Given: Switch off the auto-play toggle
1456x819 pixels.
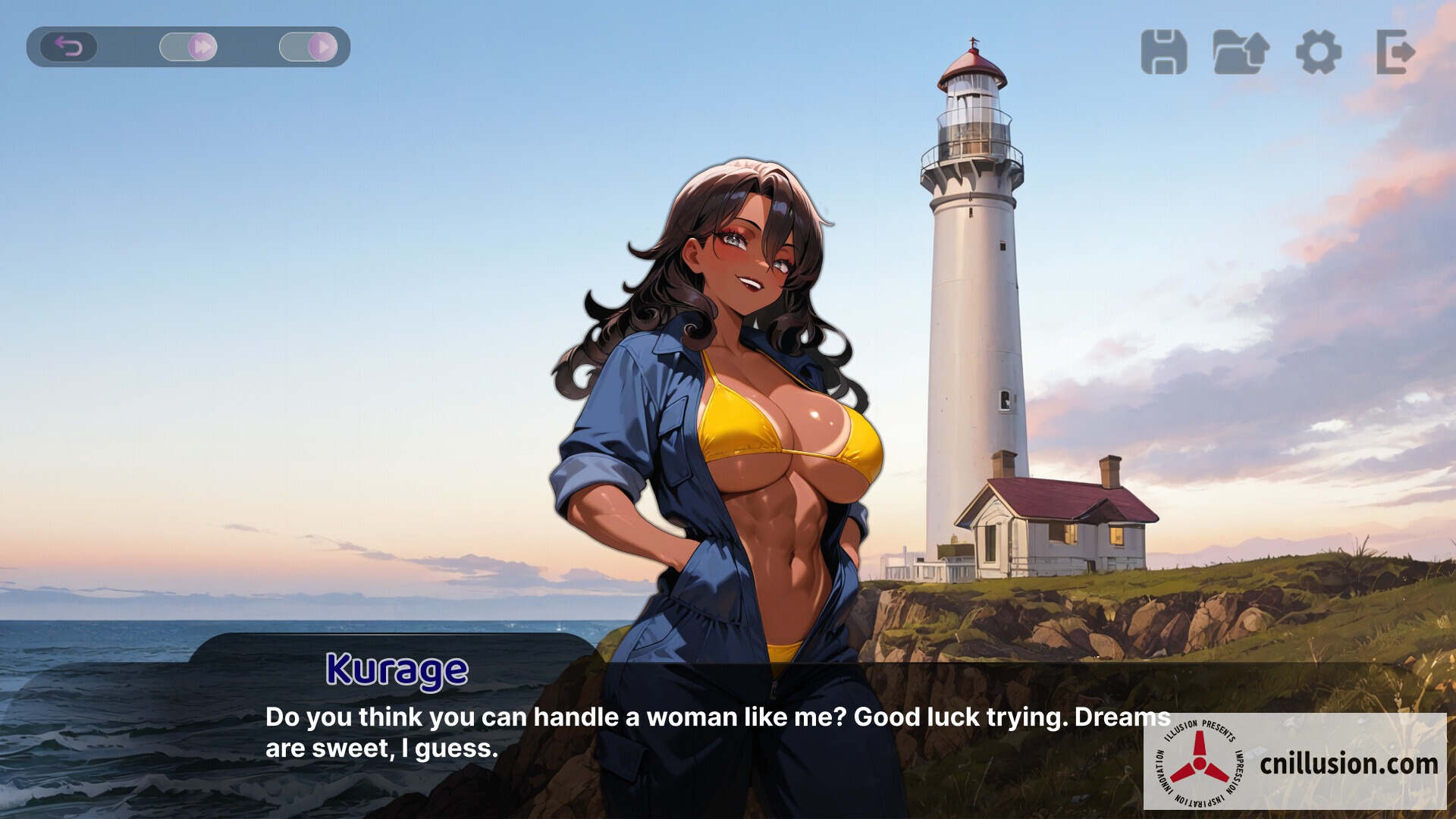Looking at the screenshot, I should point(309,46).
